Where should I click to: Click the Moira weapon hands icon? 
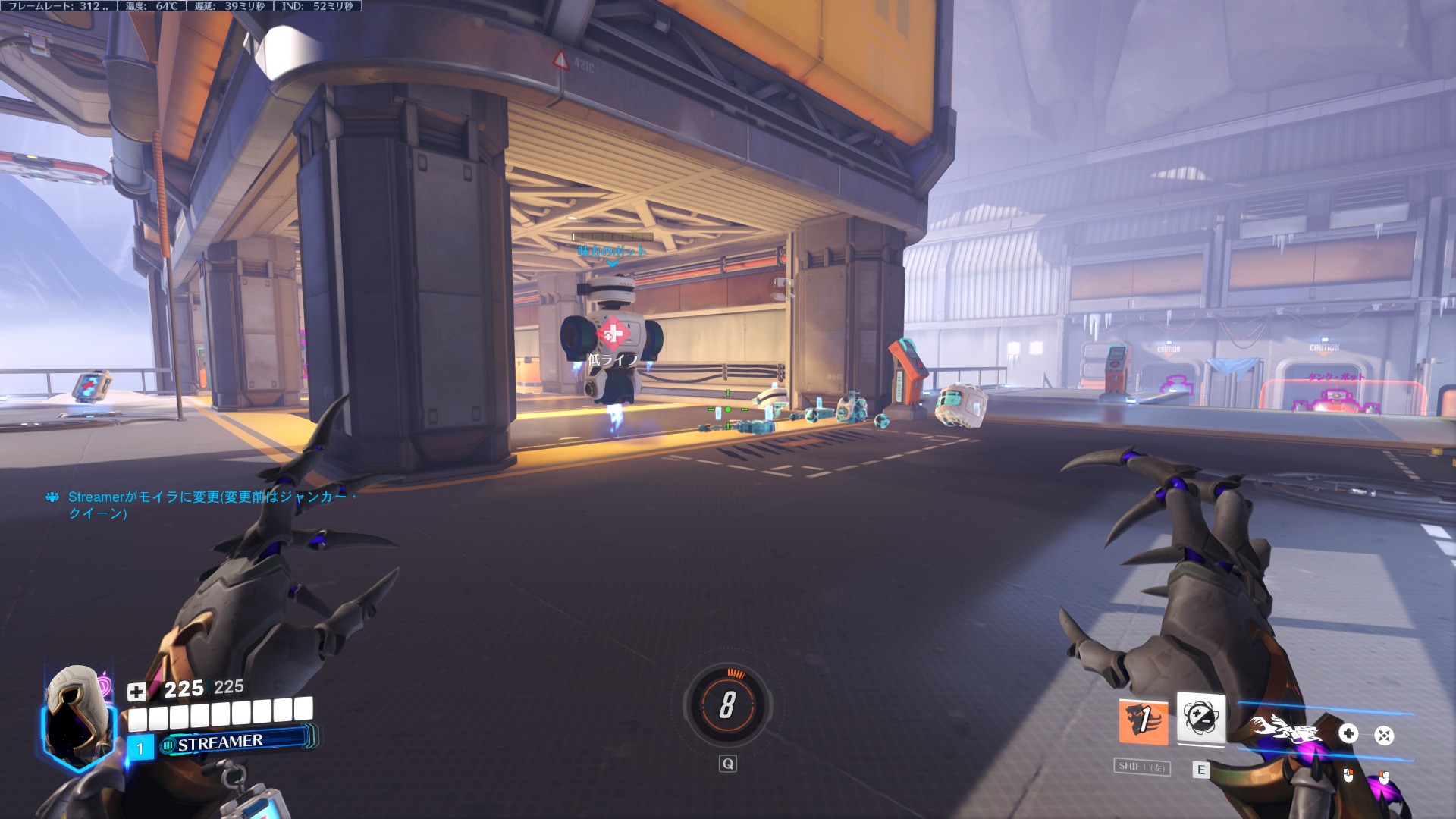point(1286,730)
